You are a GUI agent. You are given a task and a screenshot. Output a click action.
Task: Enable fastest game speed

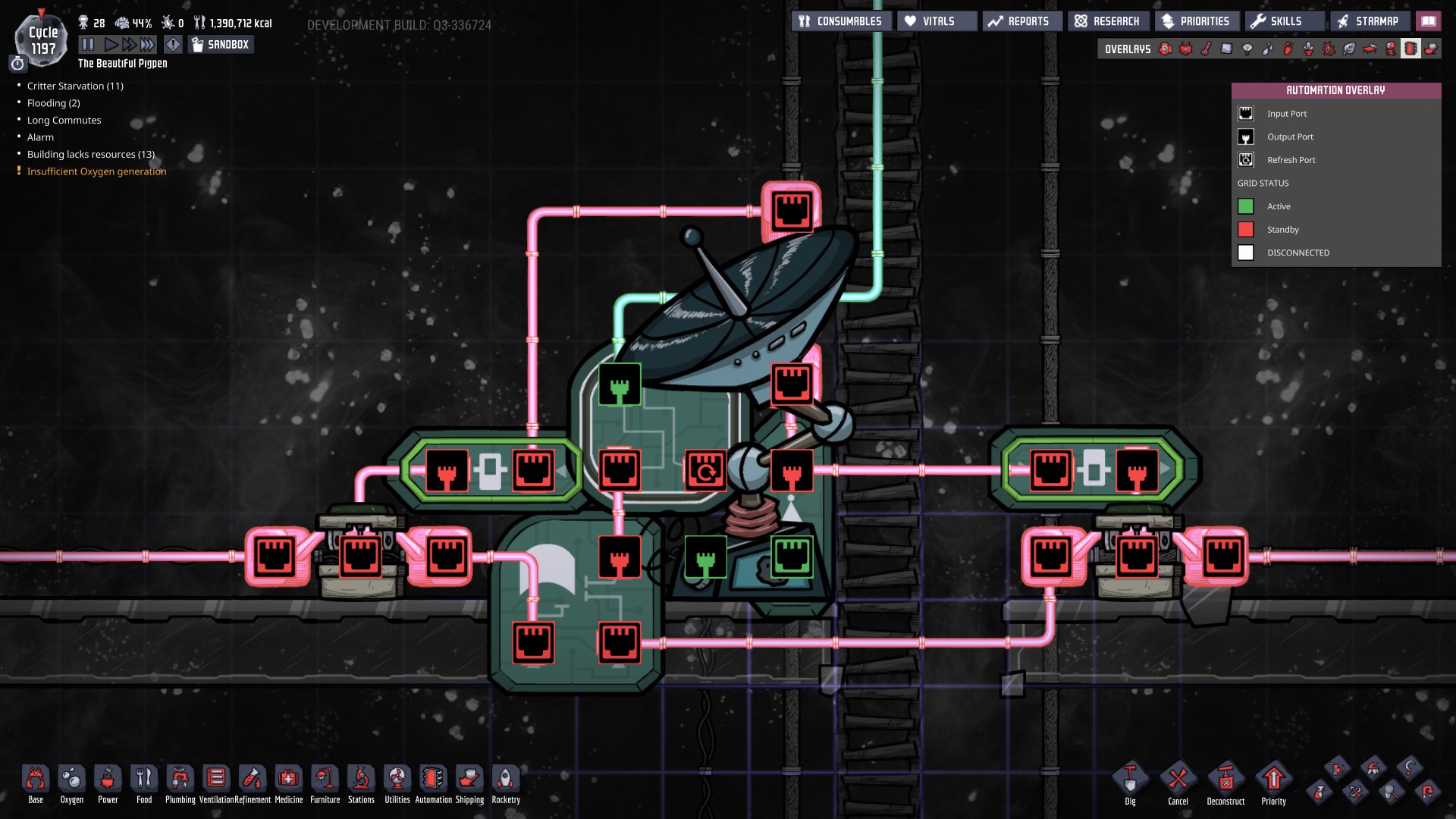point(146,44)
